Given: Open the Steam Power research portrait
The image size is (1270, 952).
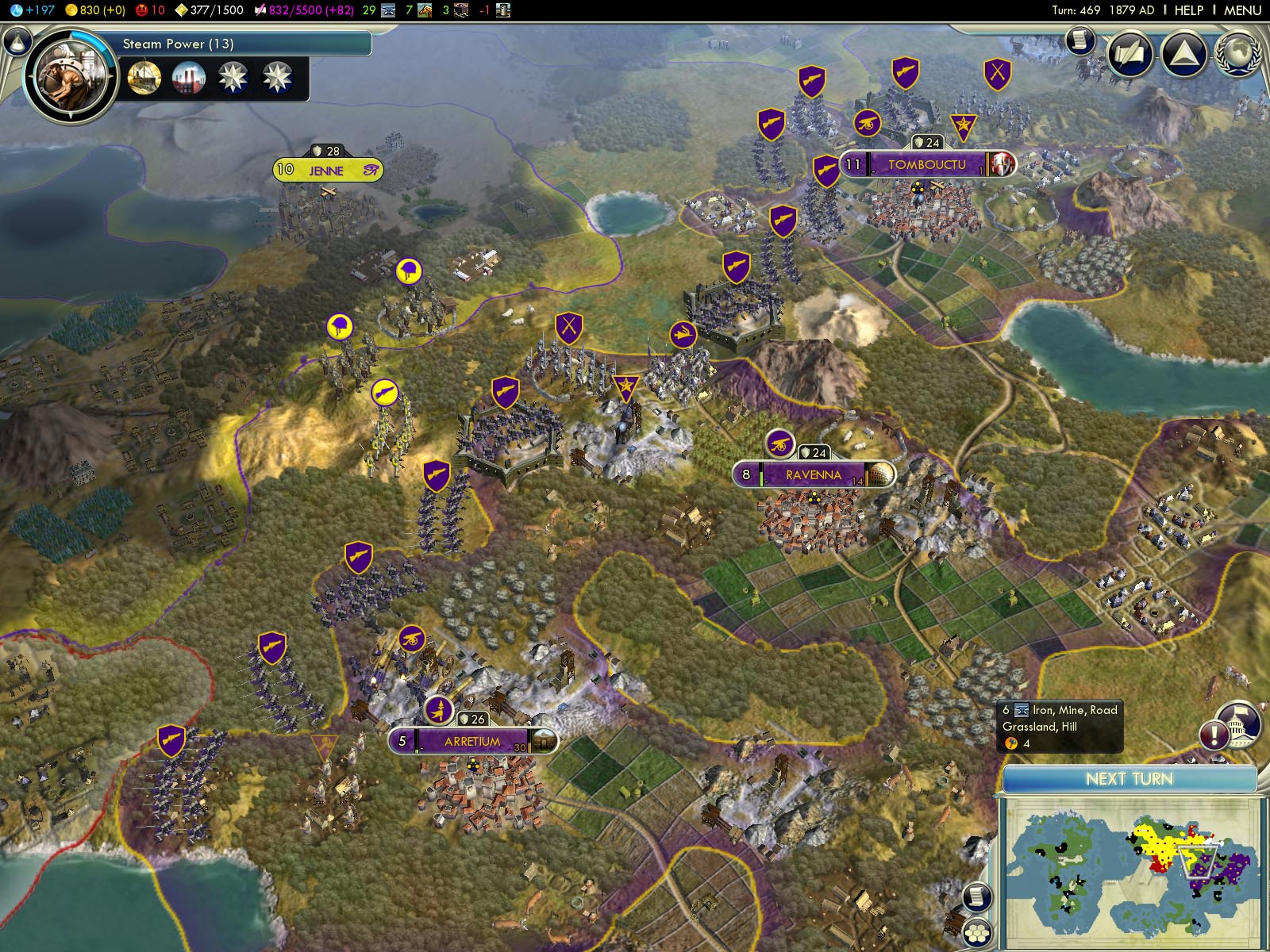Looking at the screenshot, I should click(x=70, y=77).
